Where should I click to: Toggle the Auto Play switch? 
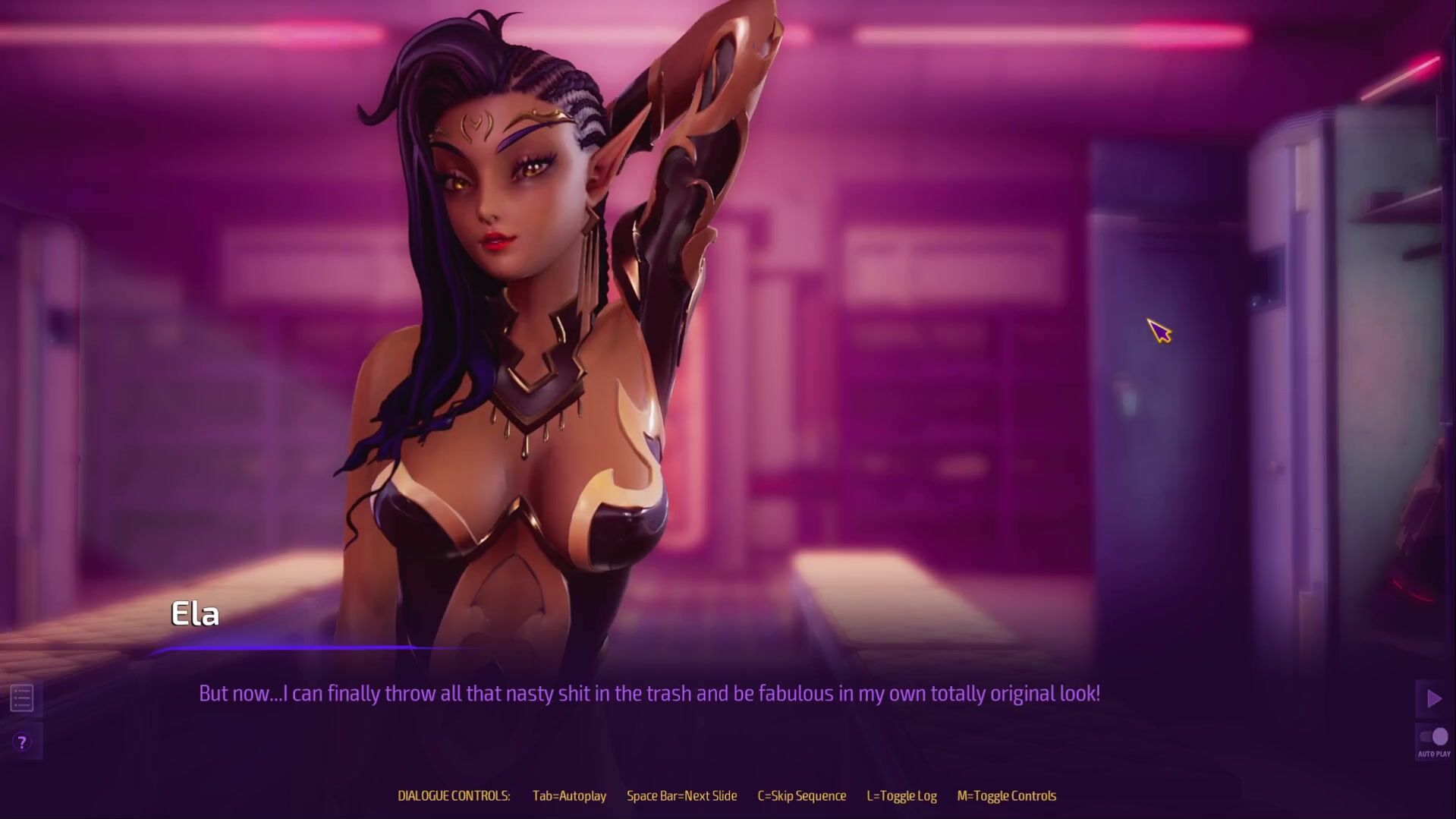point(1433,737)
